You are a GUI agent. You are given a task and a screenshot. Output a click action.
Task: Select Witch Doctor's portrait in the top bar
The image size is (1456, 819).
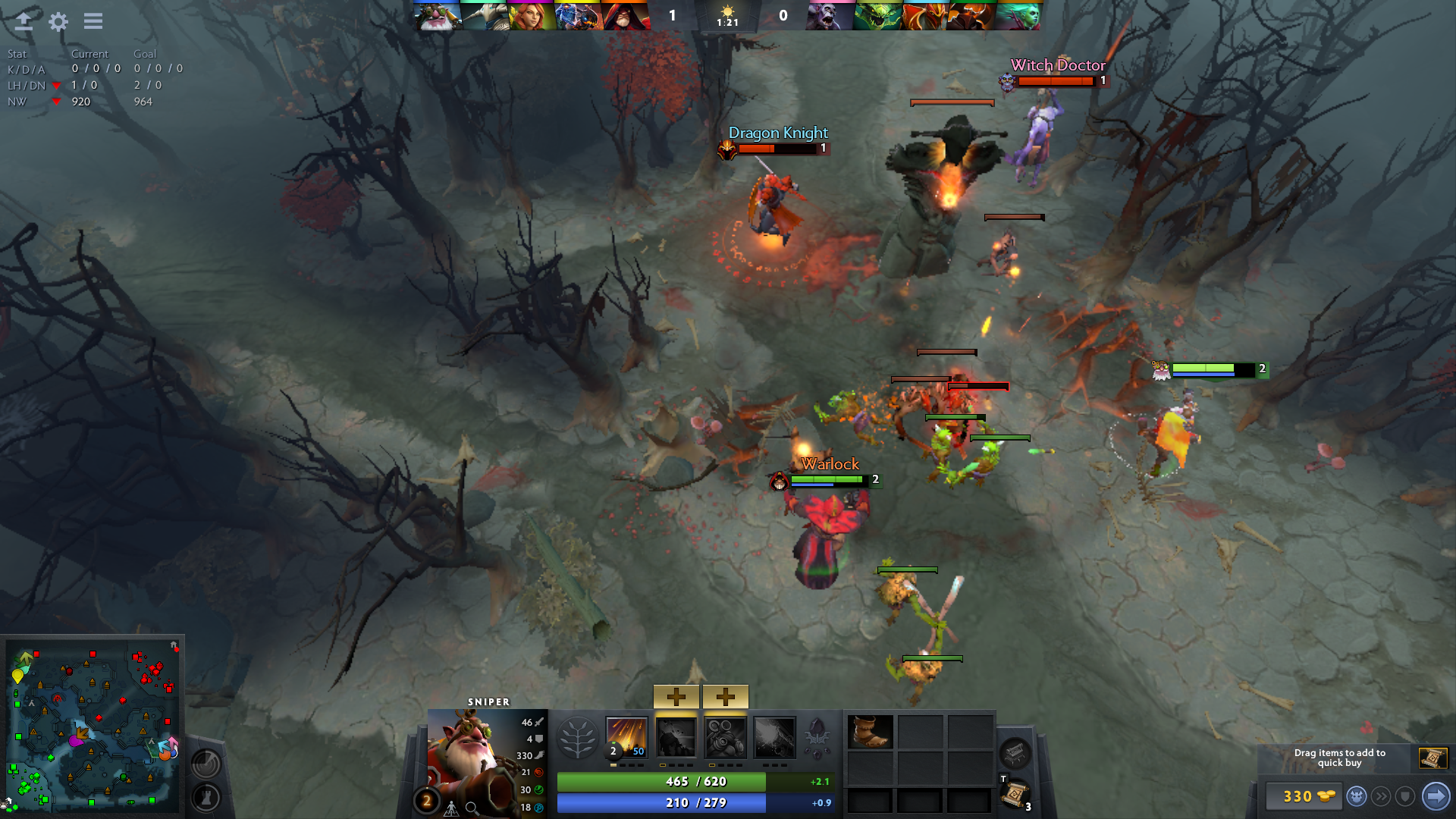point(829,16)
